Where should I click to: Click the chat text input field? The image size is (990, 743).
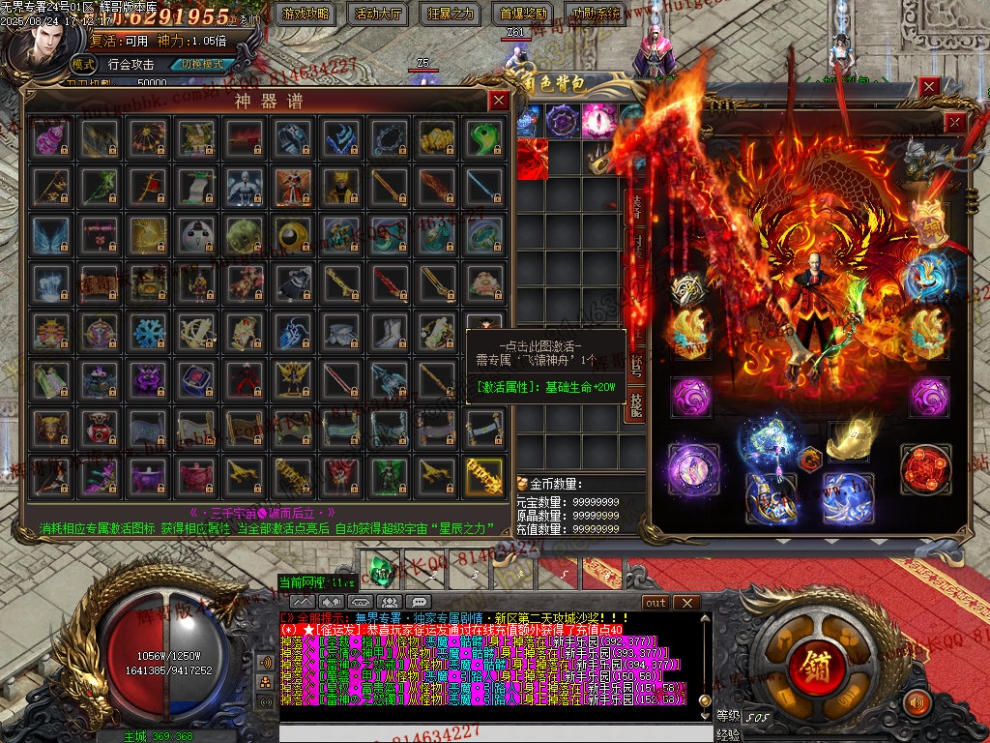[x=480, y=733]
